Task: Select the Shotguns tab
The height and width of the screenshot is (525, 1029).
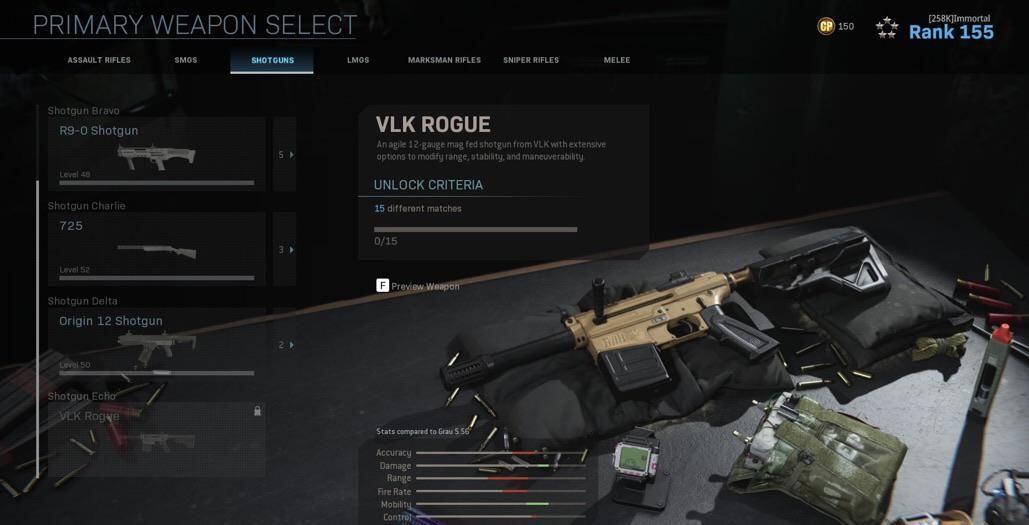Action: 272,60
